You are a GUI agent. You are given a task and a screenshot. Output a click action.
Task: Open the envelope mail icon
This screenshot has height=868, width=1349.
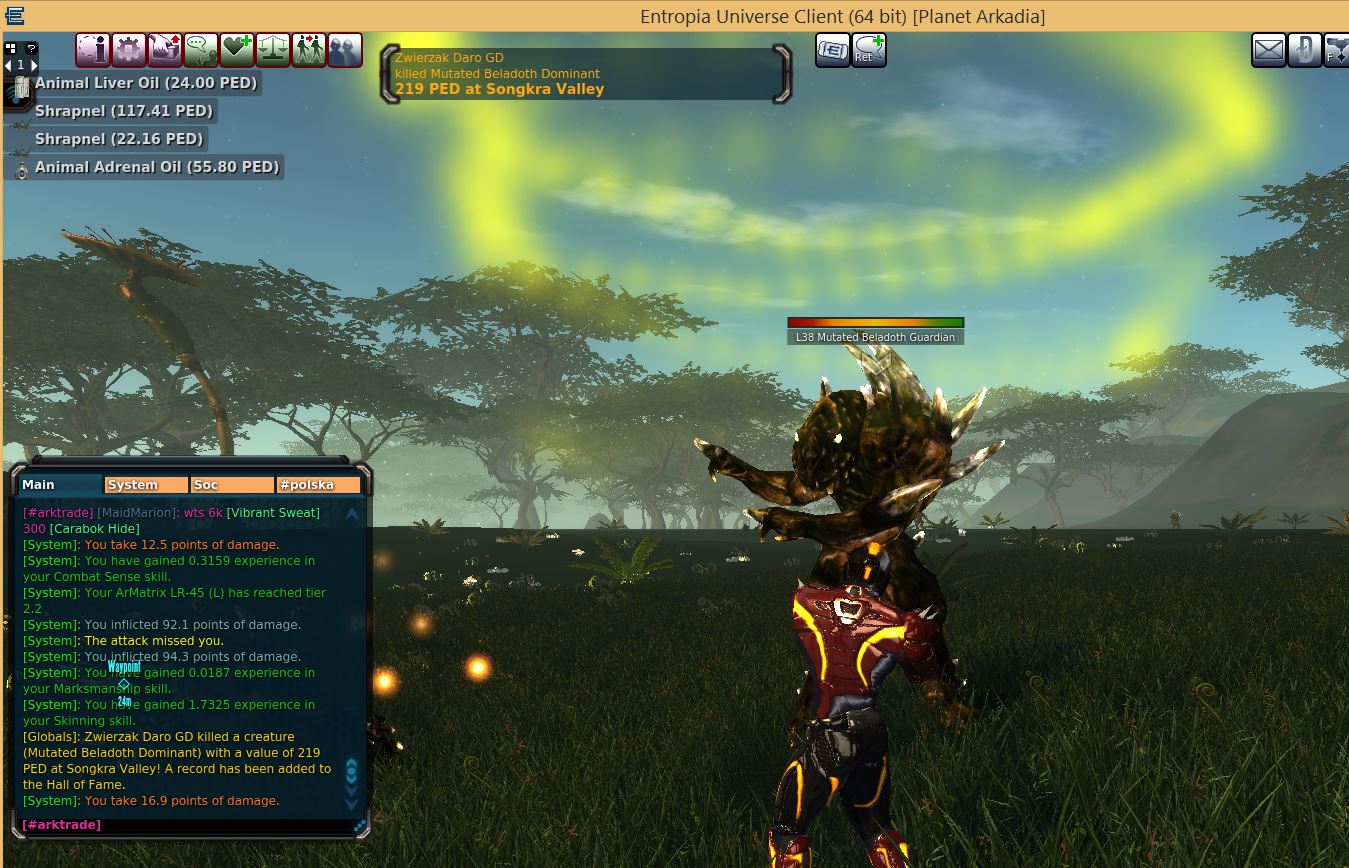1269,49
